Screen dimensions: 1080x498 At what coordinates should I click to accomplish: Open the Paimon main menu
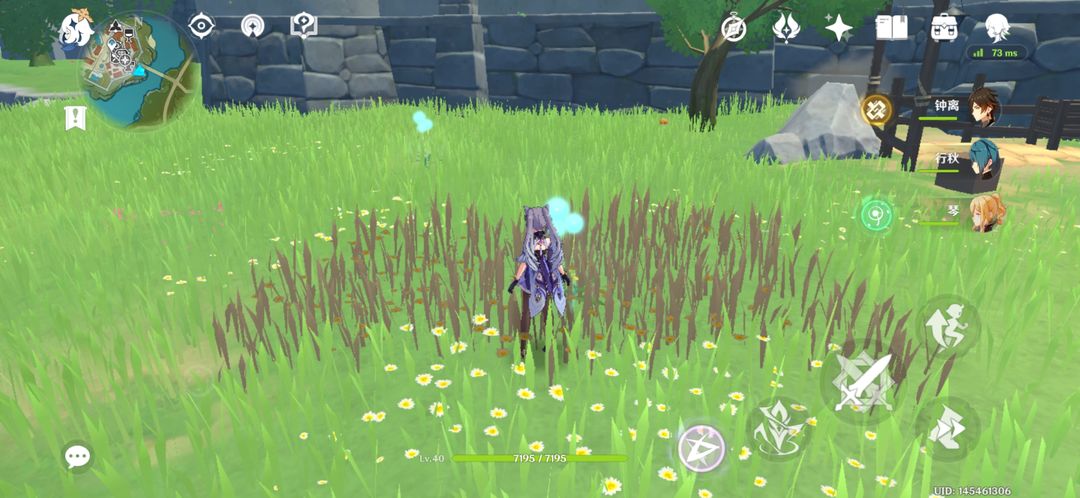[76, 30]
